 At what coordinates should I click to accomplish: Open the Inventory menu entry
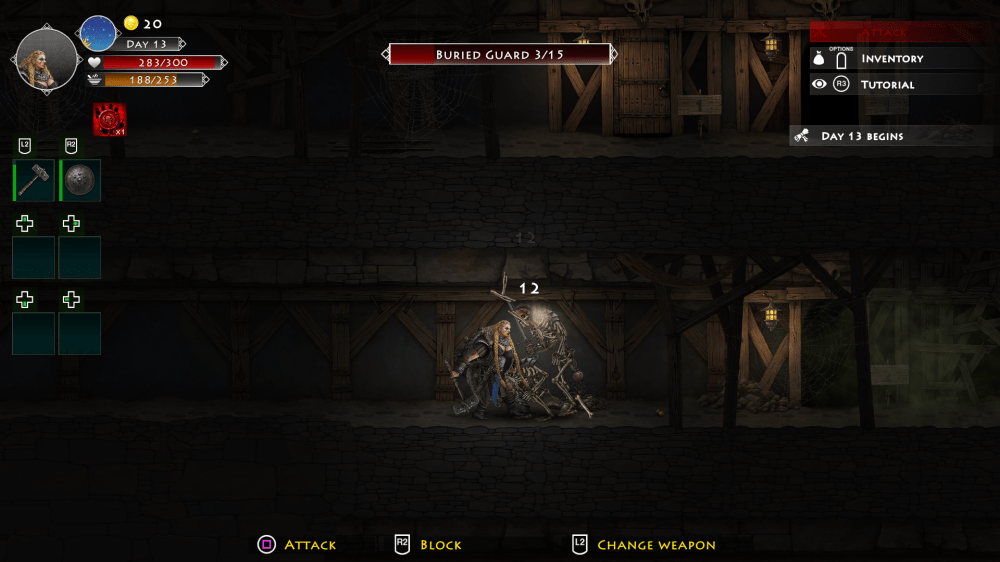click(x=892, y=59)
